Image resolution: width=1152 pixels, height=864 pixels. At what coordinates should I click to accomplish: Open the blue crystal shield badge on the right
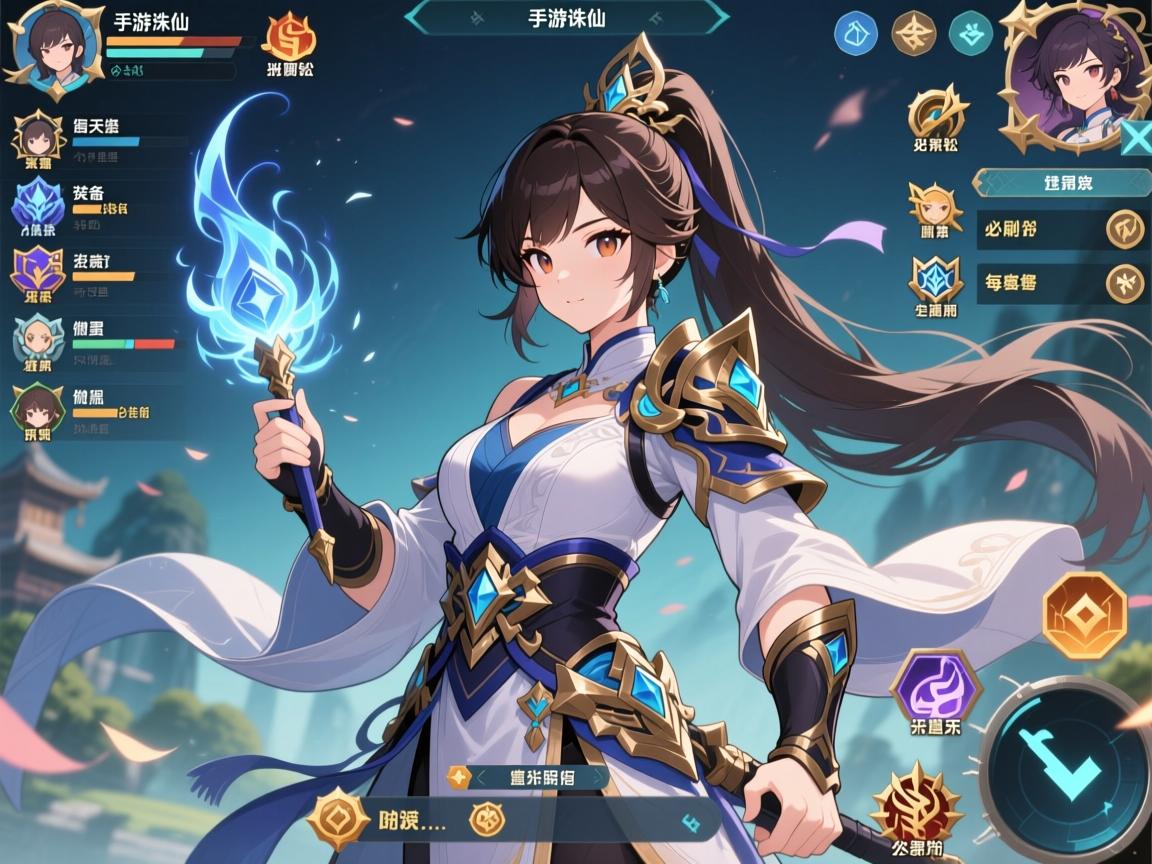tap(935, 279)
